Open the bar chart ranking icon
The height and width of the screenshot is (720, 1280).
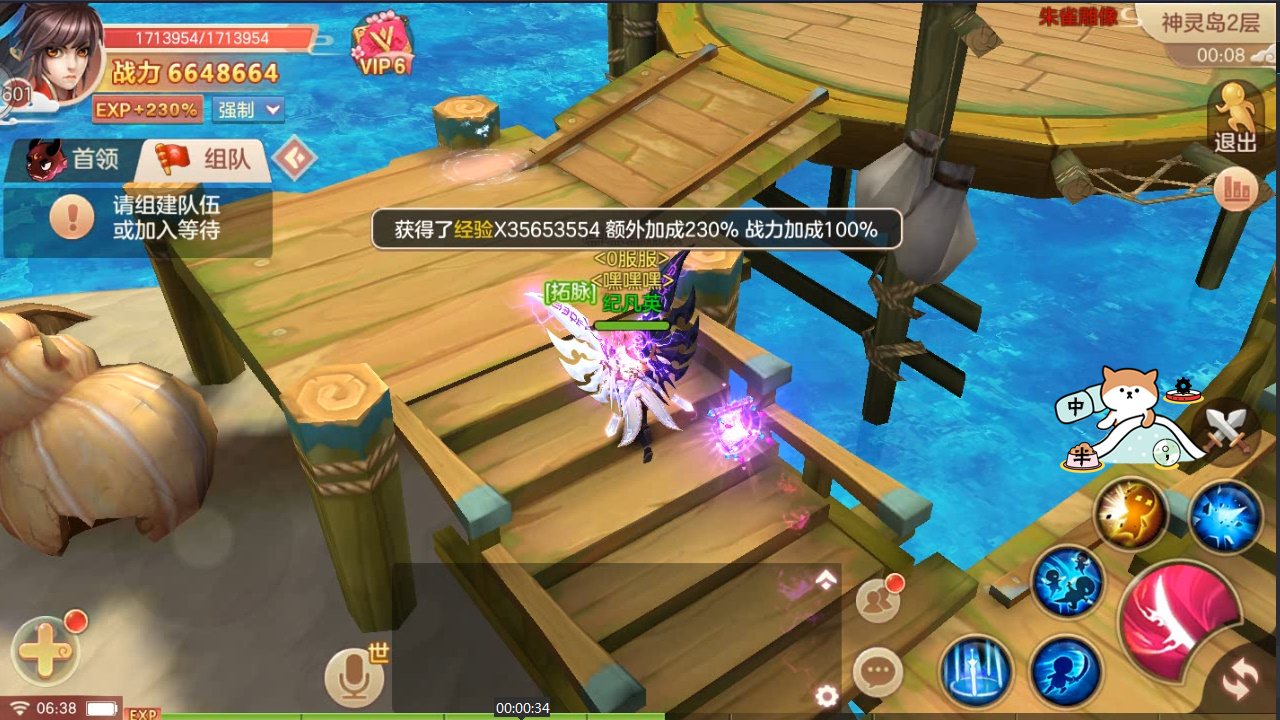1236,188
